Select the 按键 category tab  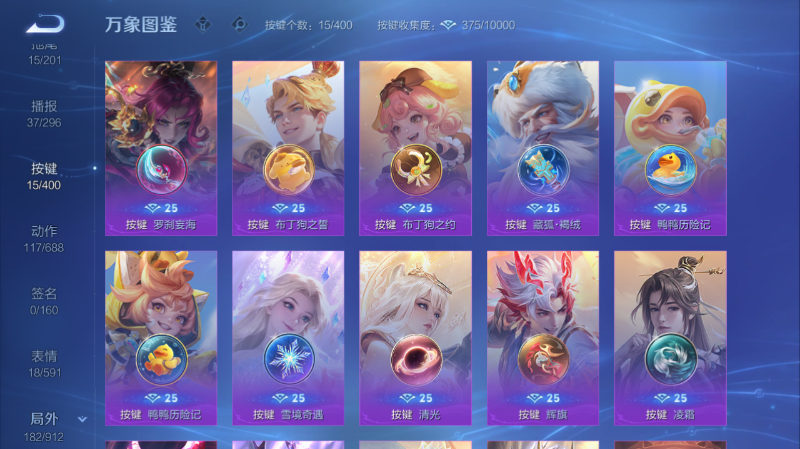(44, 175)
